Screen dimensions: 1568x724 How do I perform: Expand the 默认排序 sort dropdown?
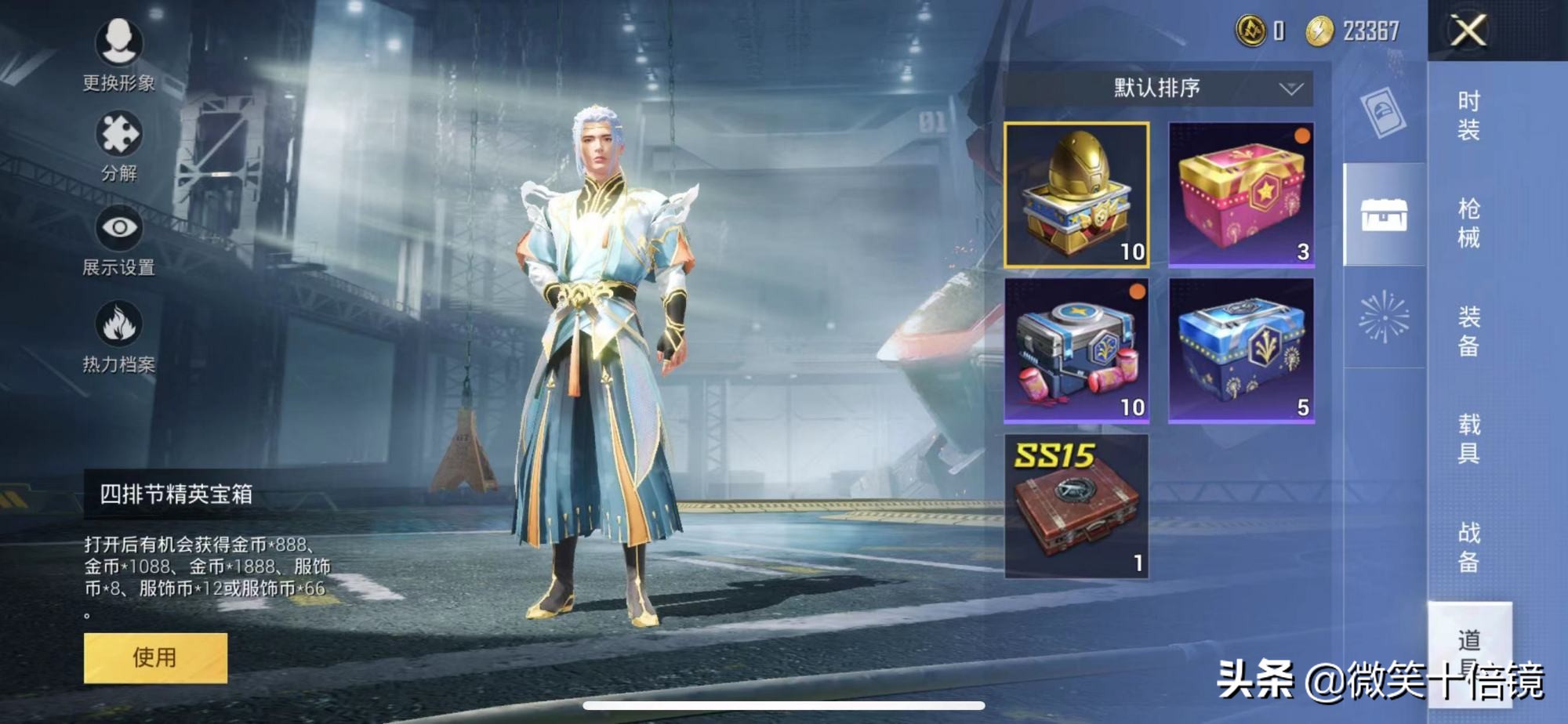point(1158,88)
